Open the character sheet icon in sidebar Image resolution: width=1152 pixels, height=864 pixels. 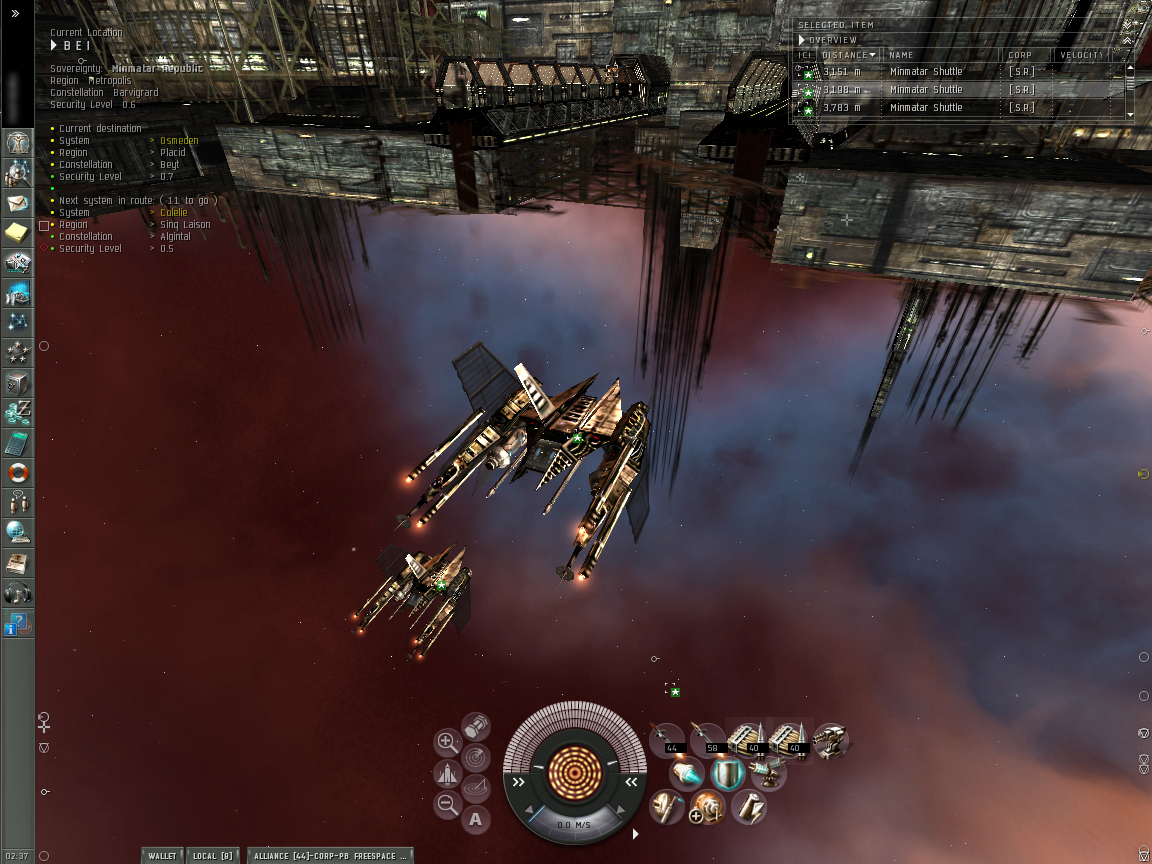pyautogui.click(x=18, y=143)
